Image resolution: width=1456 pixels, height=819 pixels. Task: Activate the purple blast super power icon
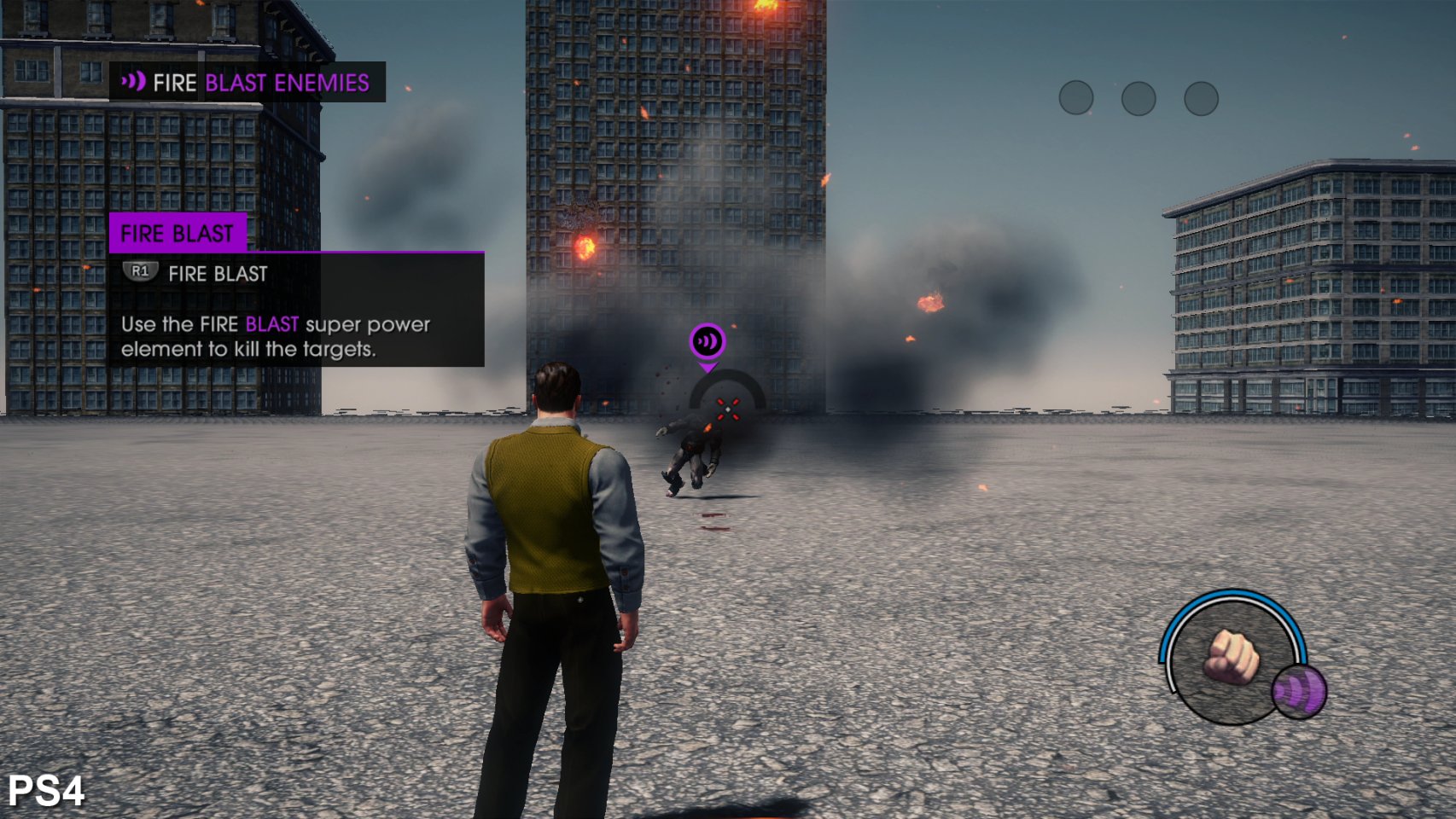click(x=1298, y=691)
